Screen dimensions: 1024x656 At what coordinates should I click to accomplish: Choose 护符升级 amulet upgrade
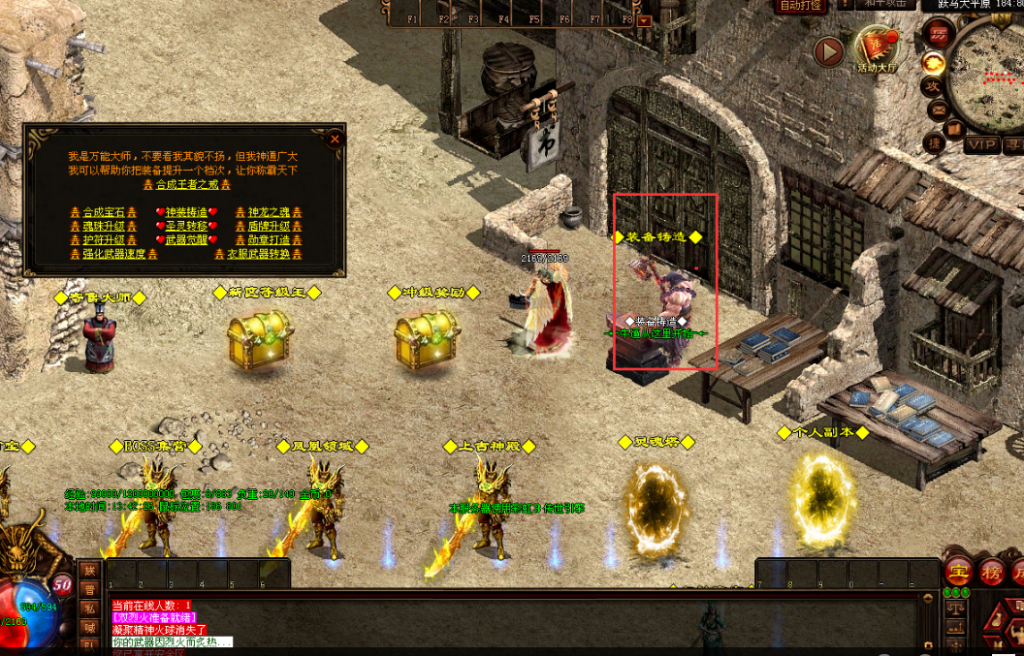pos(103,240)
